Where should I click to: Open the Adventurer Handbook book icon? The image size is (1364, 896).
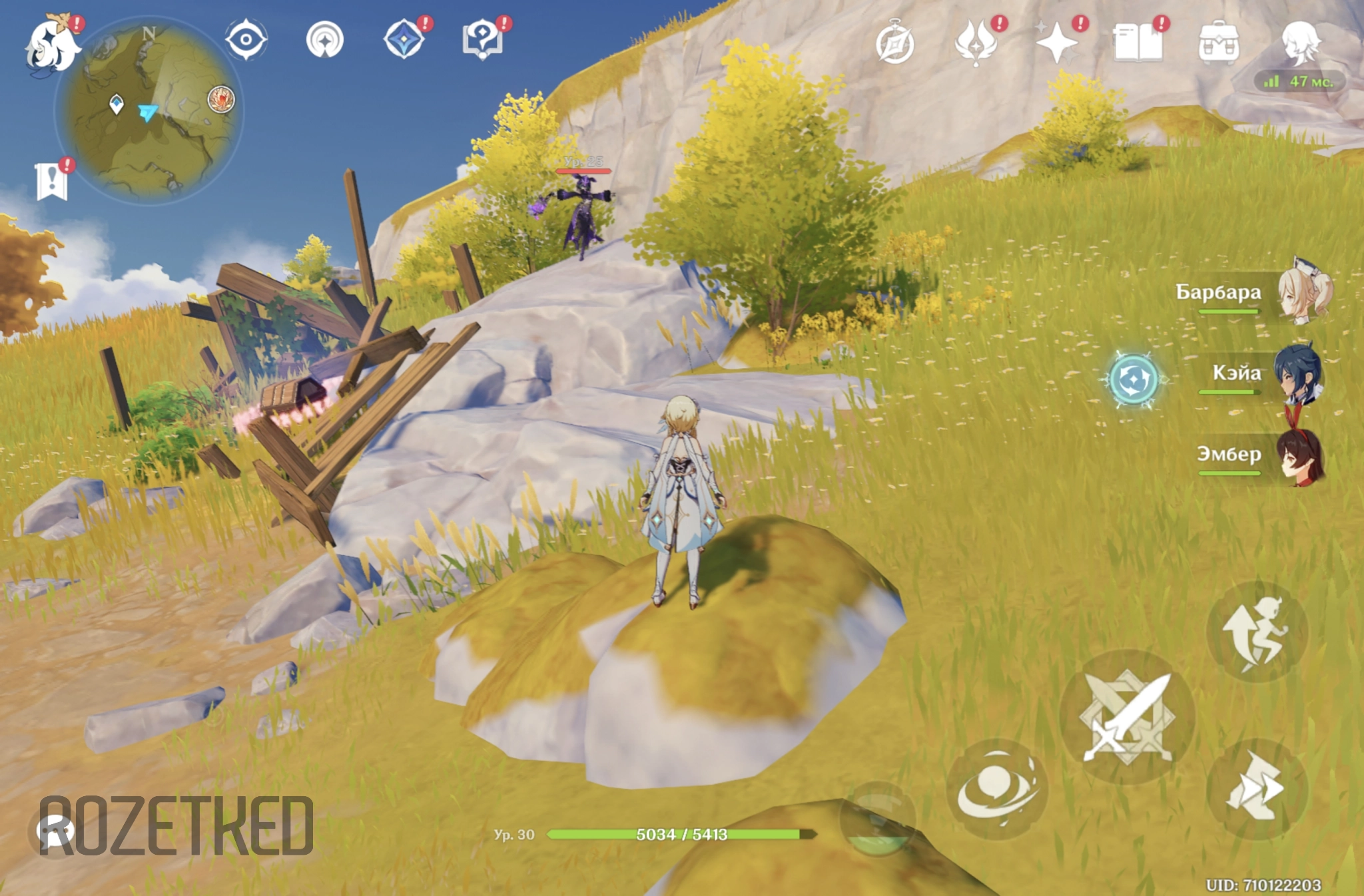pyautogui.click(x=1138, y=43)
